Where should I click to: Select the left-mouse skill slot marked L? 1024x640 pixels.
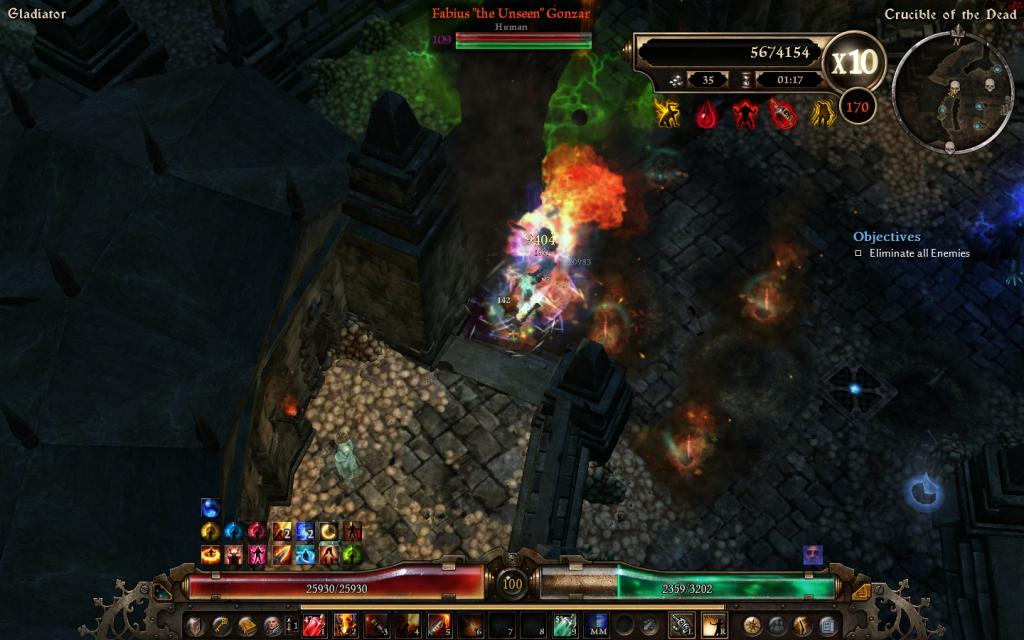[681, 626]
